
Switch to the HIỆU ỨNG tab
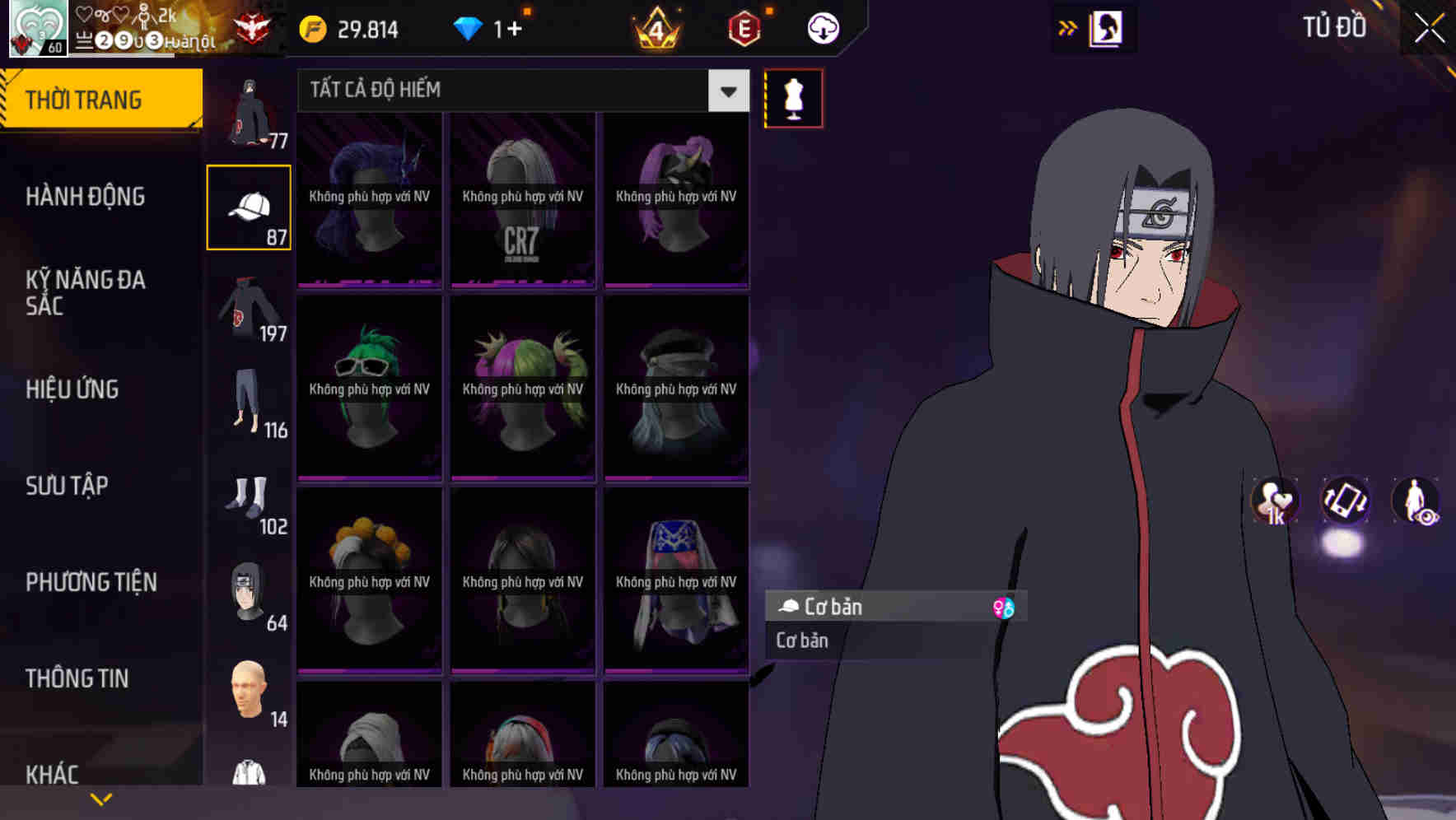coord(72,389)
